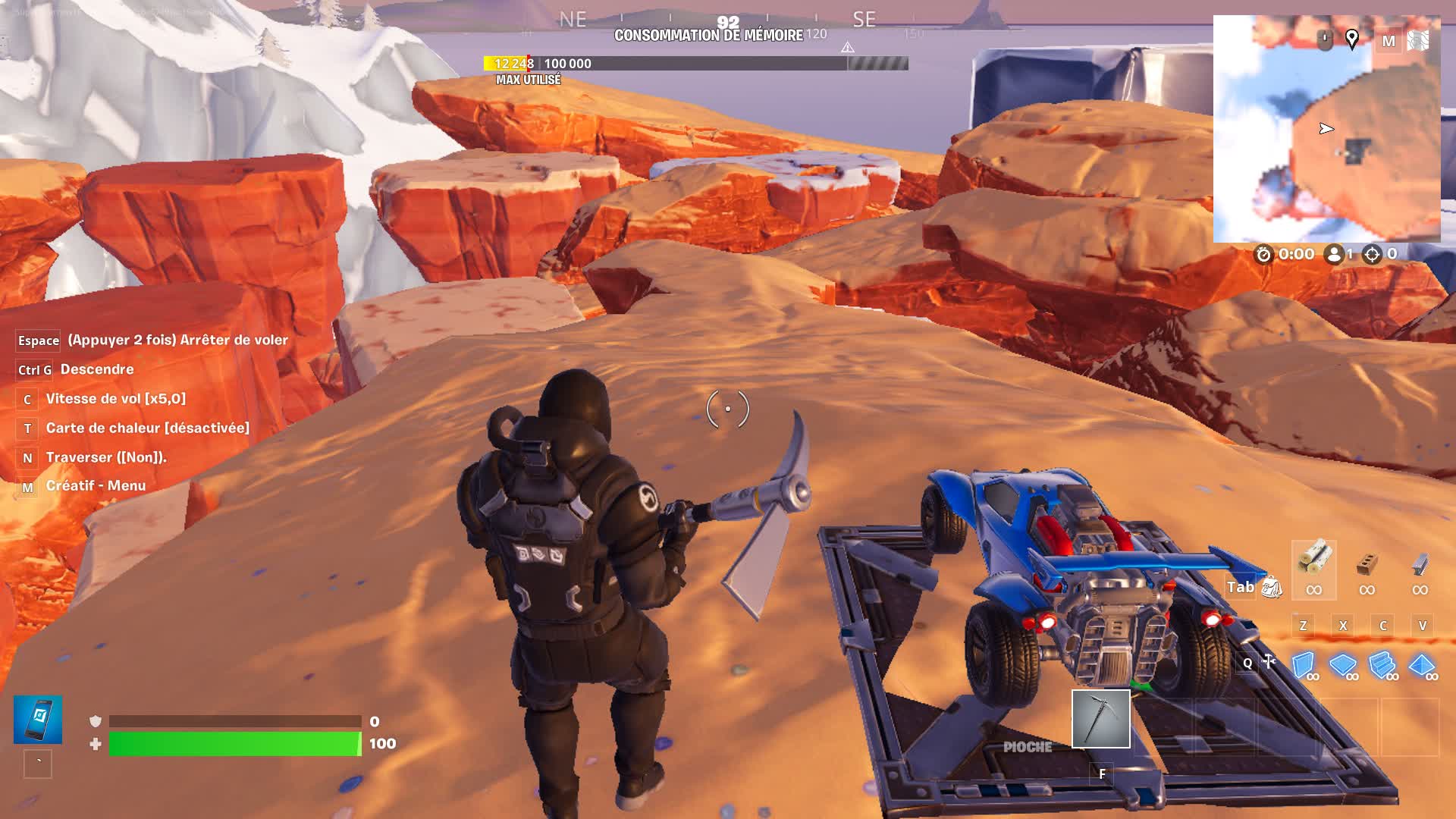Select the stairs building piece
The width and height of the screenshot is (1456, 819).
point(1382,664)
